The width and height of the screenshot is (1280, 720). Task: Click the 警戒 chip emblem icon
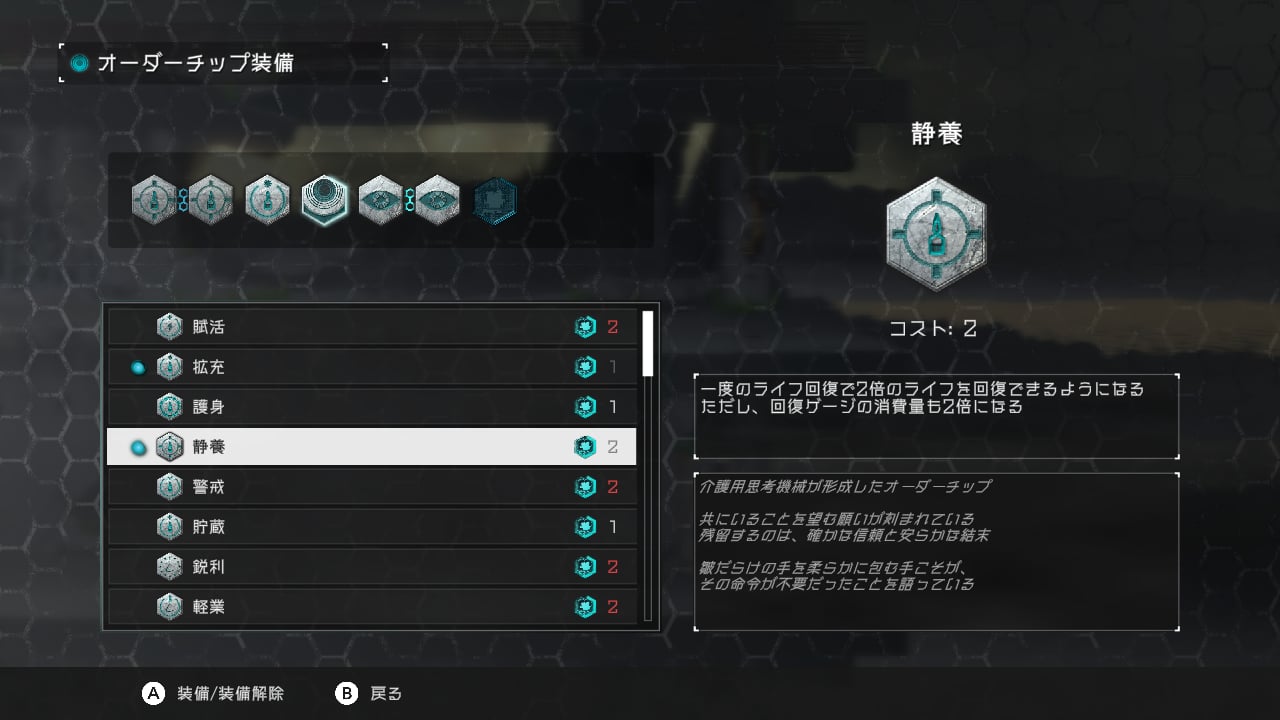click(168, 487)
